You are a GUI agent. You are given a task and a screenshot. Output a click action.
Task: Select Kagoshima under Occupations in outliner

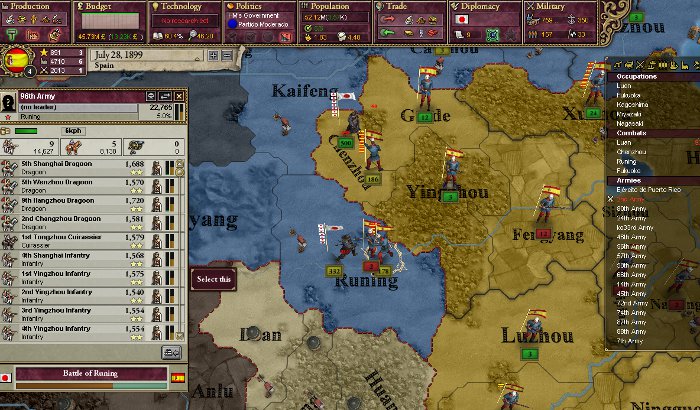(632, 104)
